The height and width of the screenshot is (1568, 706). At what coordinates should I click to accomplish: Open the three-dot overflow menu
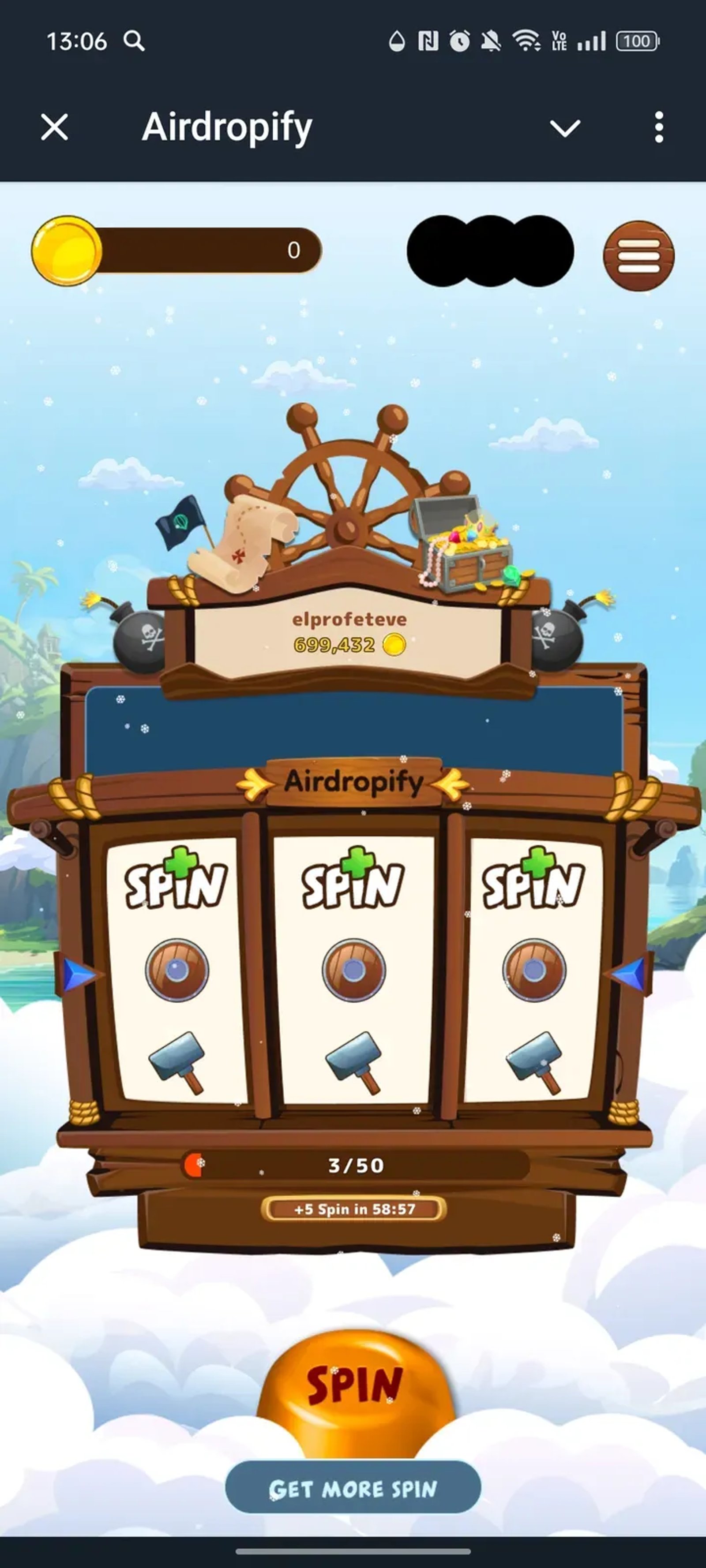(x=658, y=127)
